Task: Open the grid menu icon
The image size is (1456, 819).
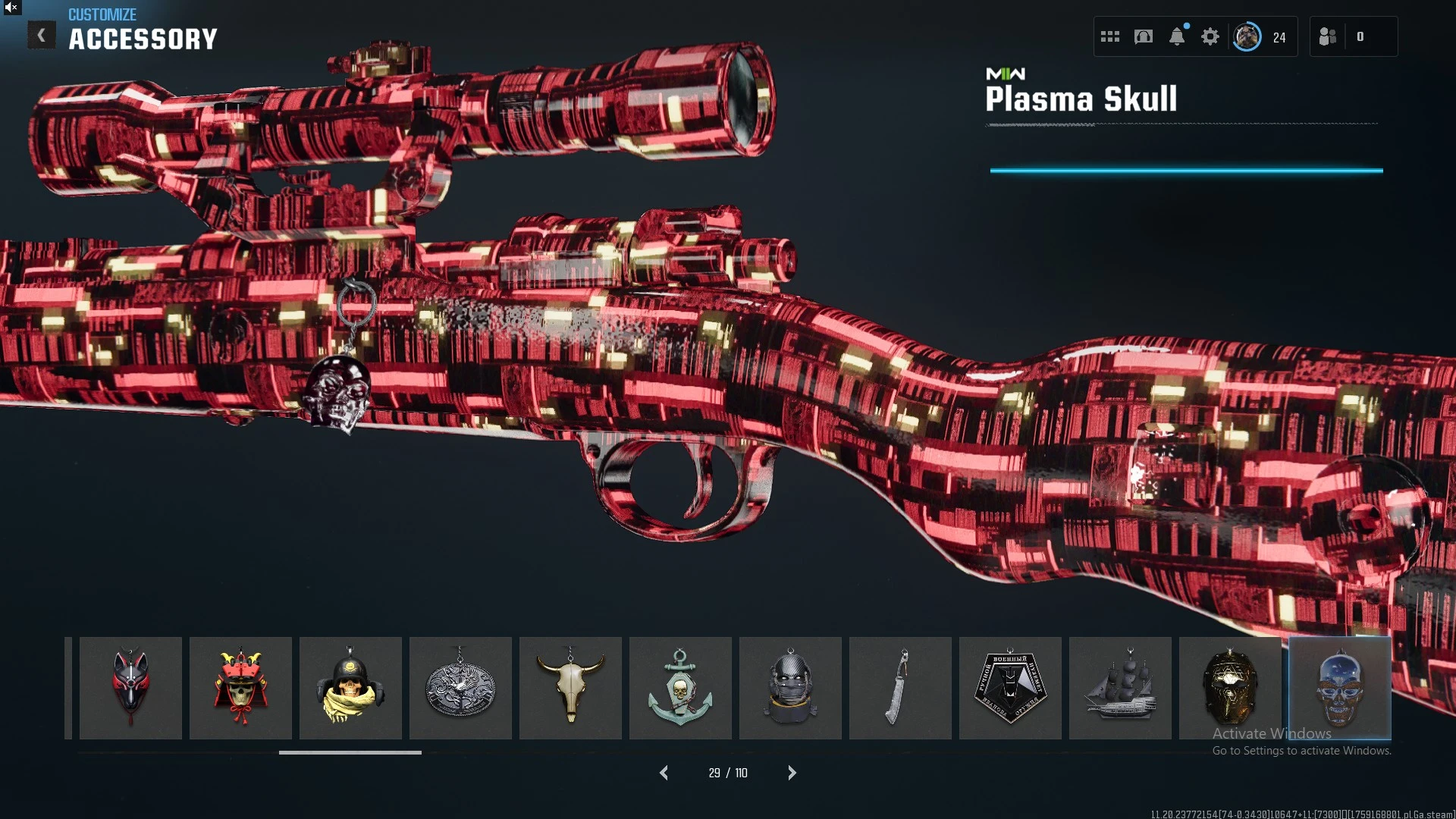Action: 1110,36
